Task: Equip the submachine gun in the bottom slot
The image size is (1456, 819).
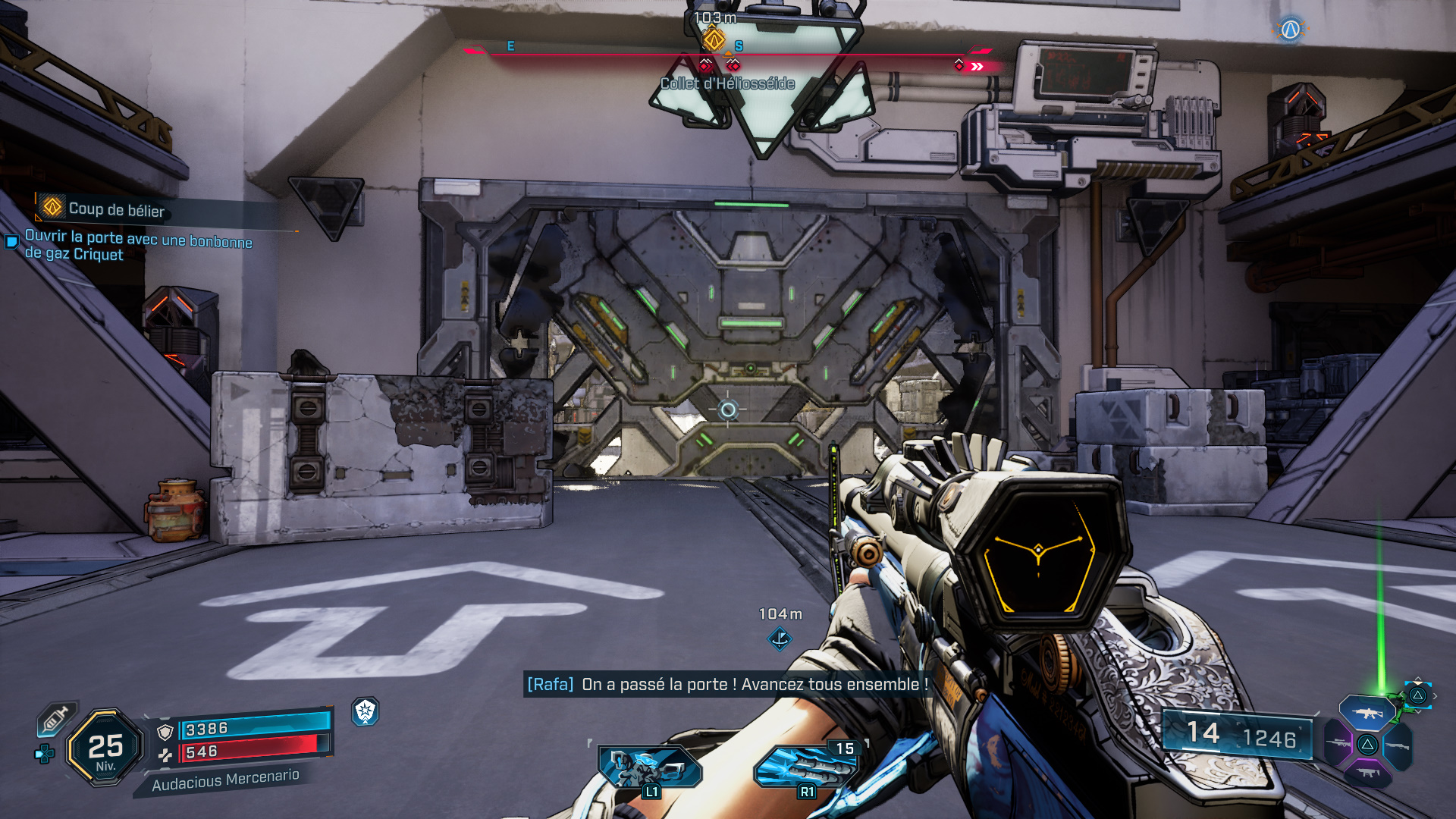Action: 1367,773
